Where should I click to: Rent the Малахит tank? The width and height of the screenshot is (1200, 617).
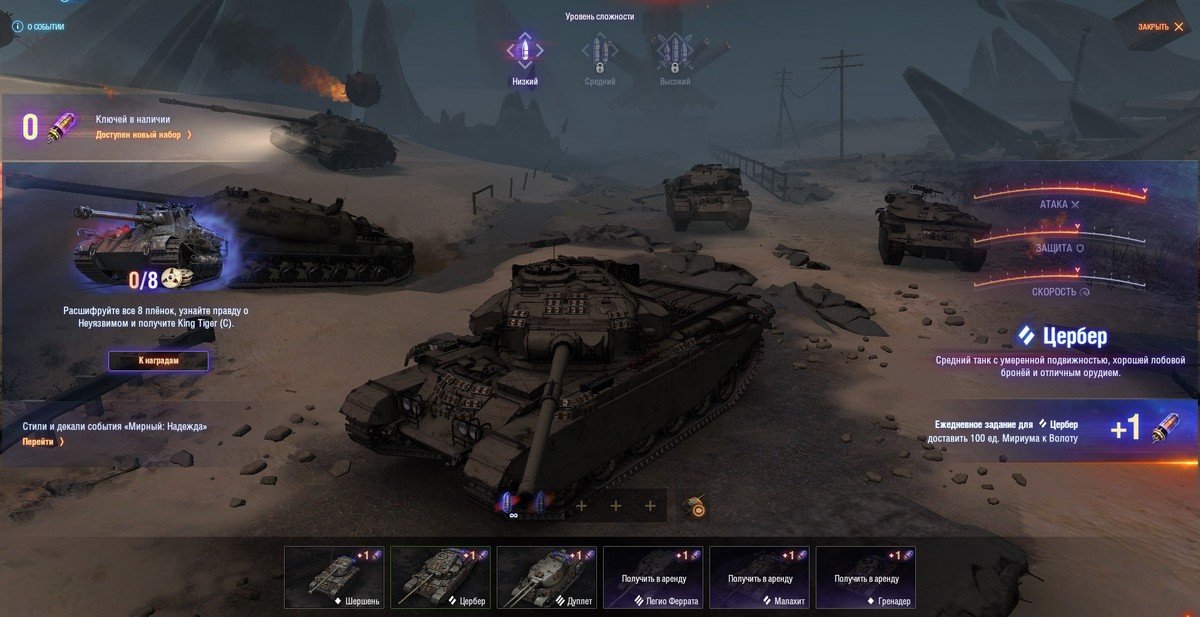759,577
